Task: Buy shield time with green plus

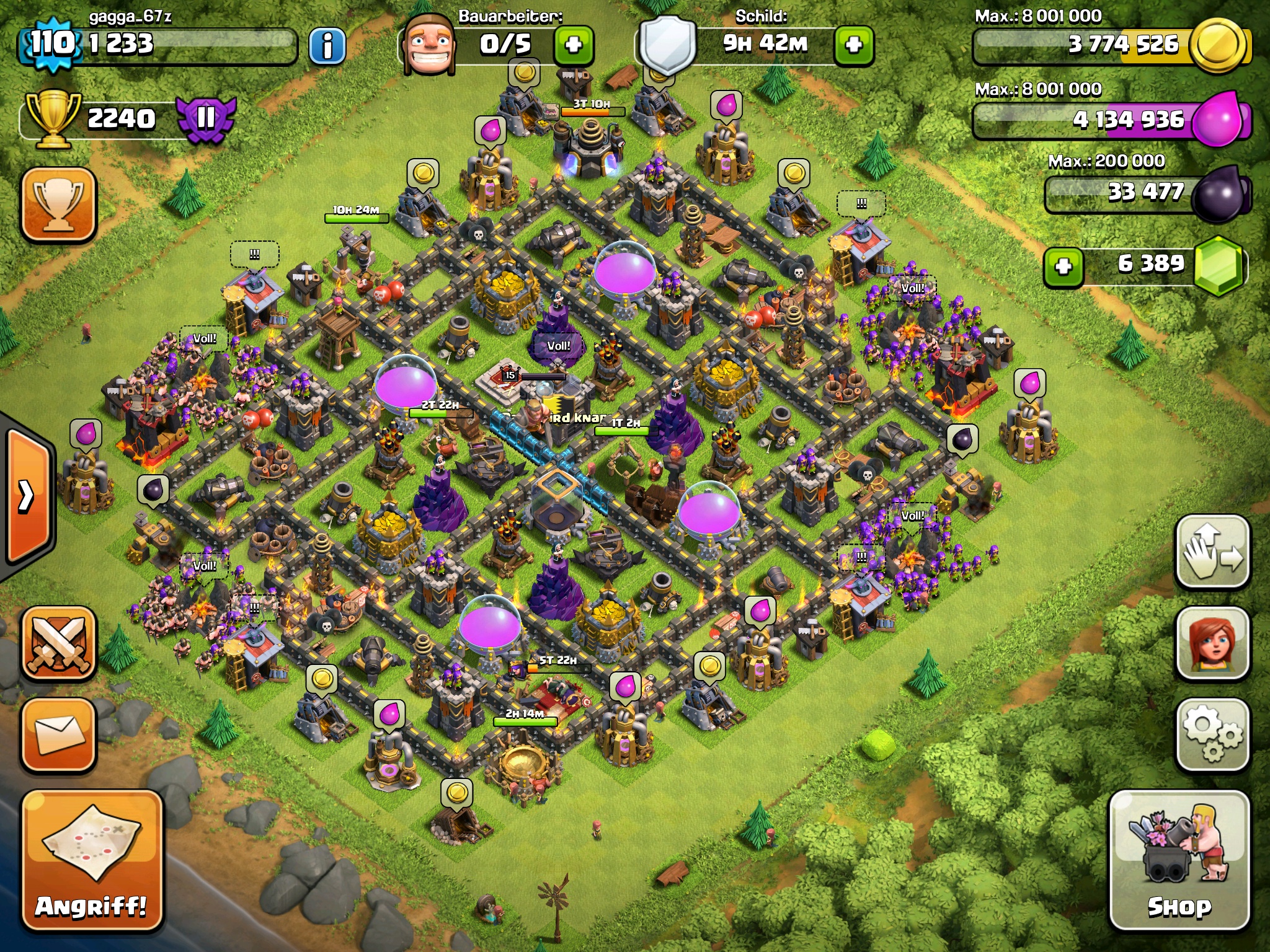Action: (x=854, y=45)
